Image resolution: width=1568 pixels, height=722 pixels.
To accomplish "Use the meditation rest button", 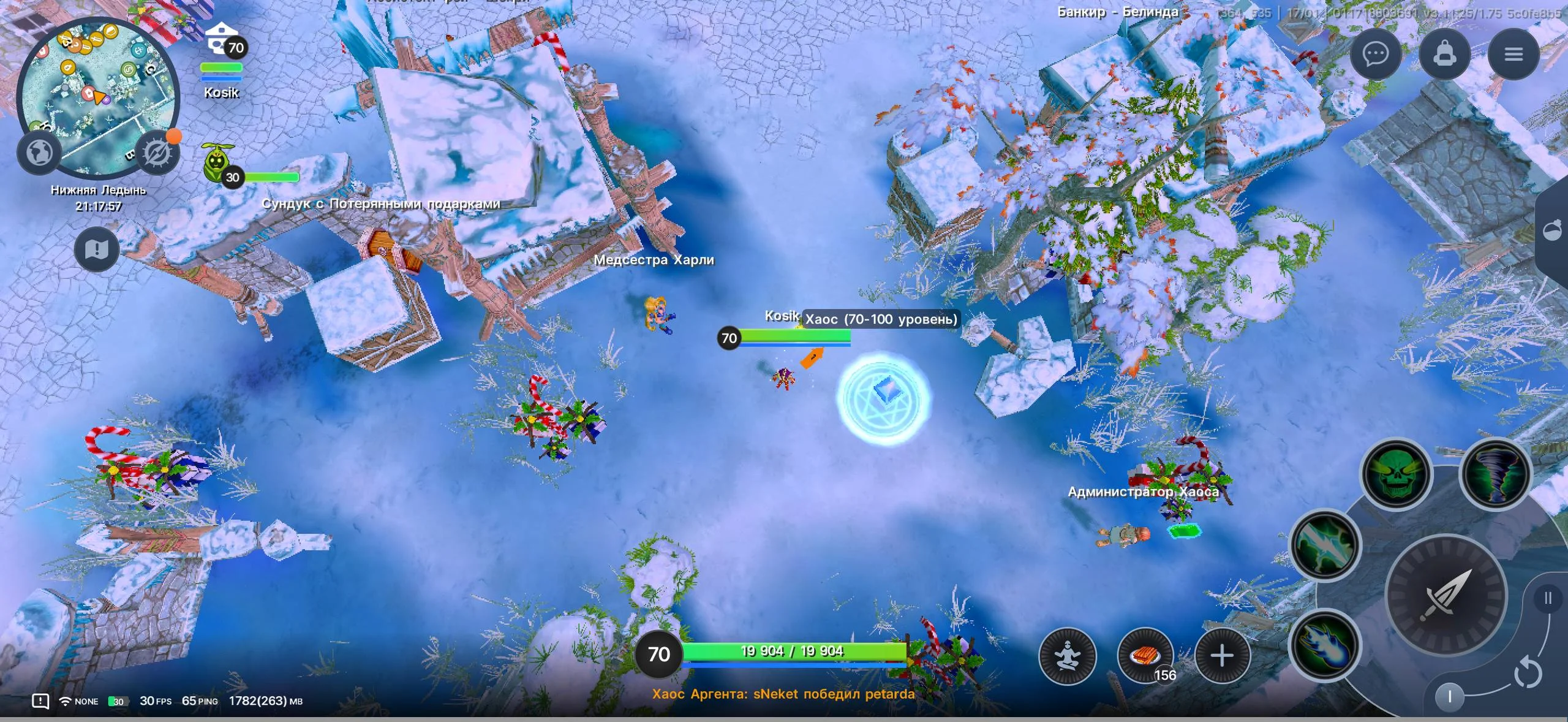I will 1067,656.
